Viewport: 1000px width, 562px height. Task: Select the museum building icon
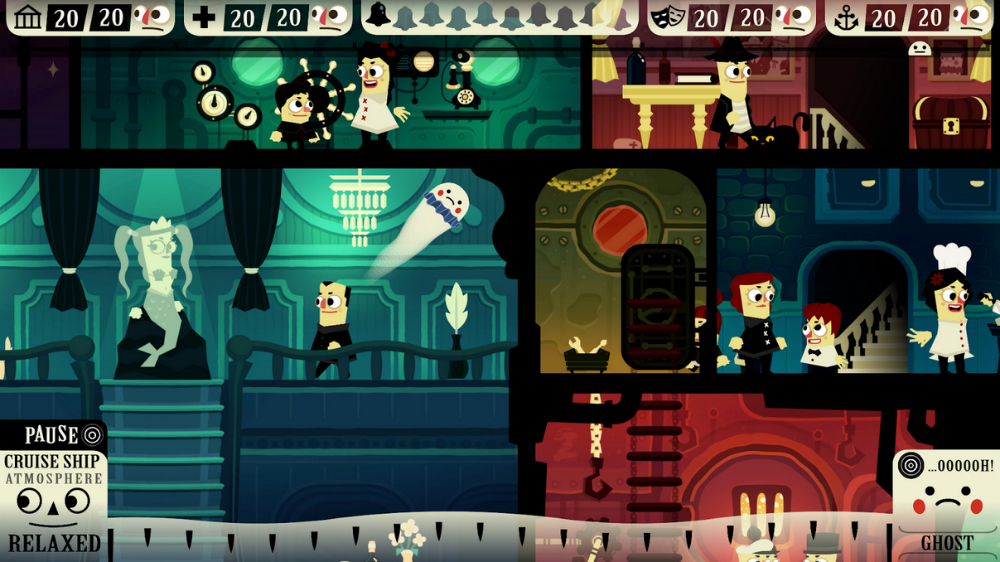coord(29,17)
